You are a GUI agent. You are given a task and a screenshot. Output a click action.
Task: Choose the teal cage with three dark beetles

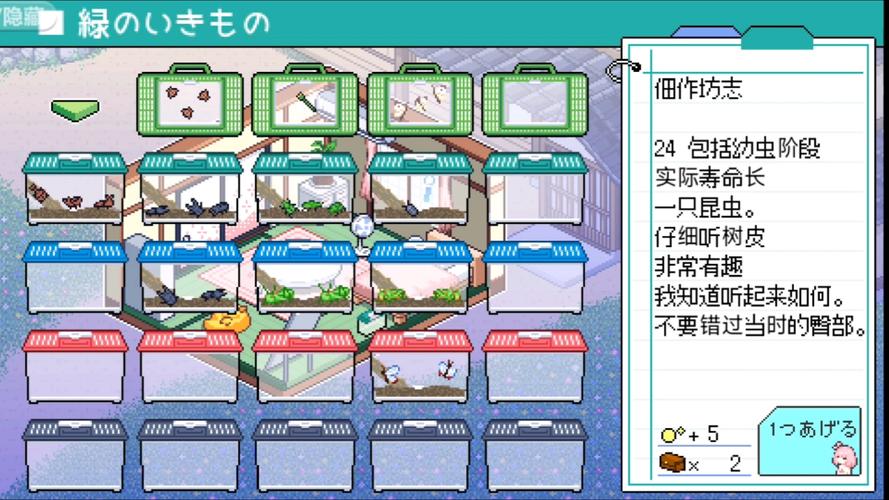(x=189, y=190)
